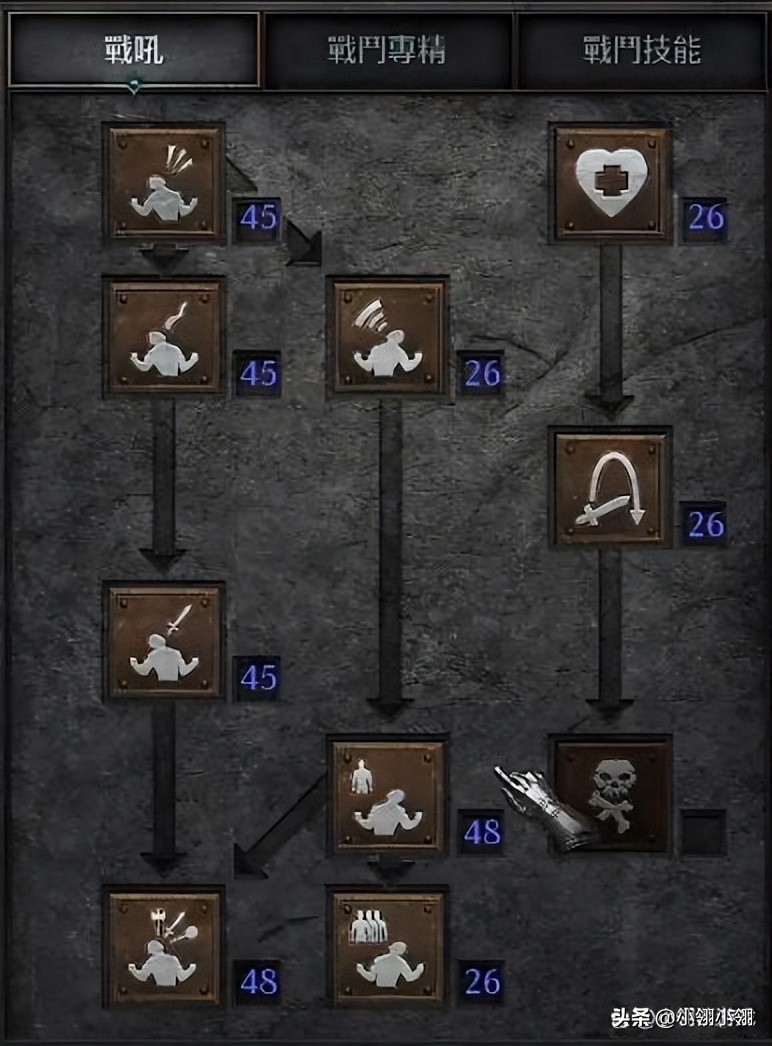
Task: Click the Grim Ward skull skill
Action: click(x=611, y=796)
